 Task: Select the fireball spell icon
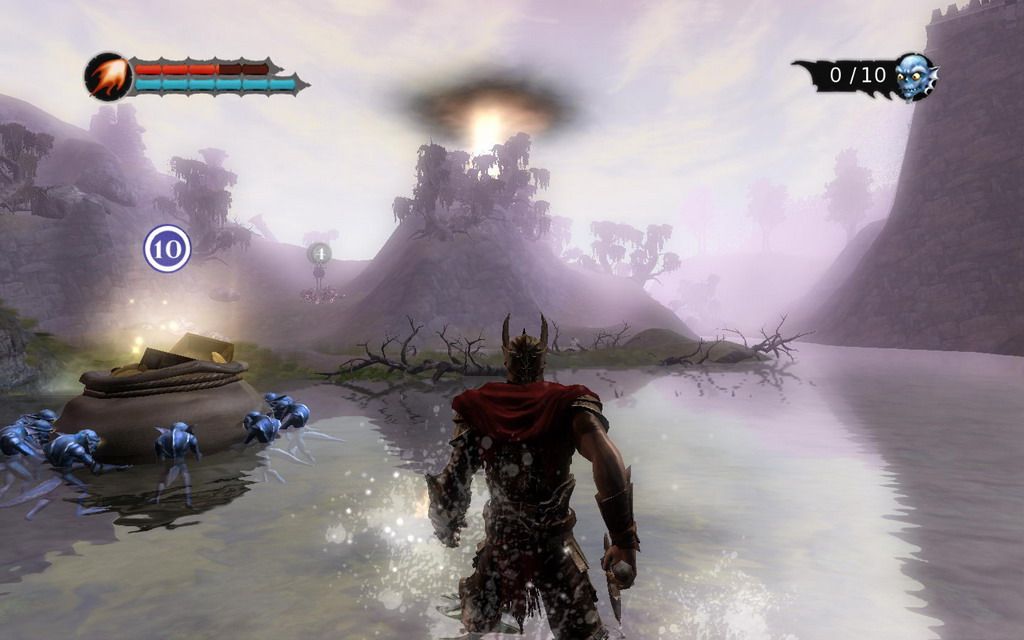107,77
